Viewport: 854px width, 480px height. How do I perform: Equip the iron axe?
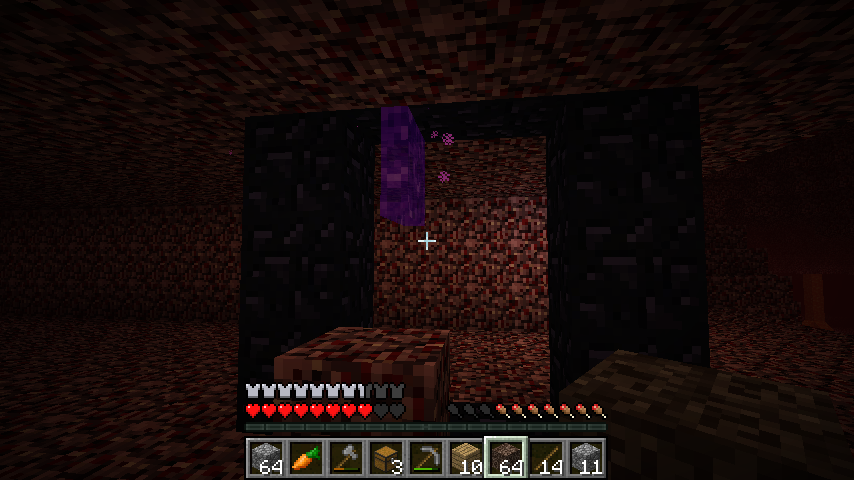(345, 458)
